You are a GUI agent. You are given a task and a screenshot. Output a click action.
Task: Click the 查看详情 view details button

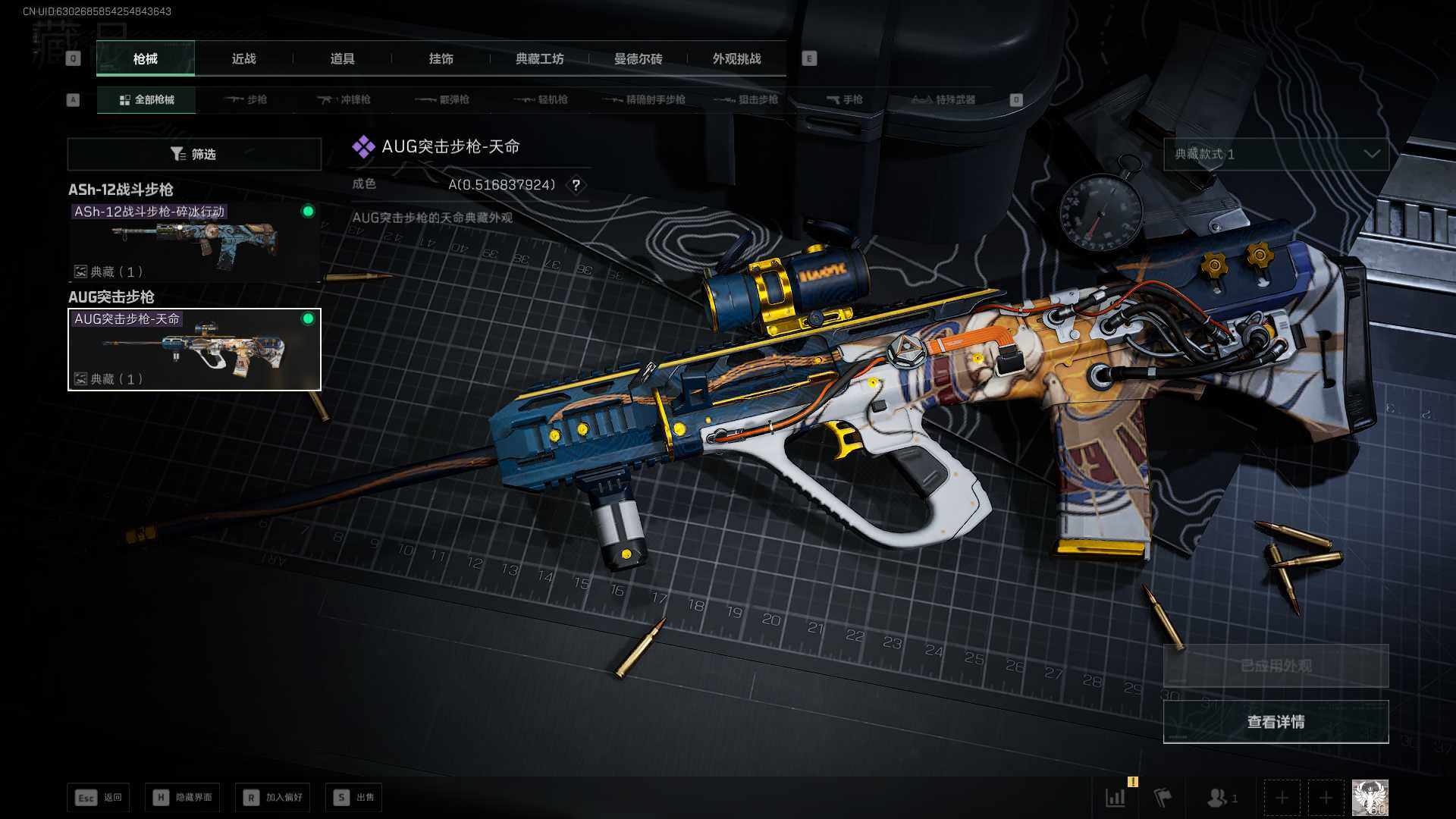point(1276,722)
